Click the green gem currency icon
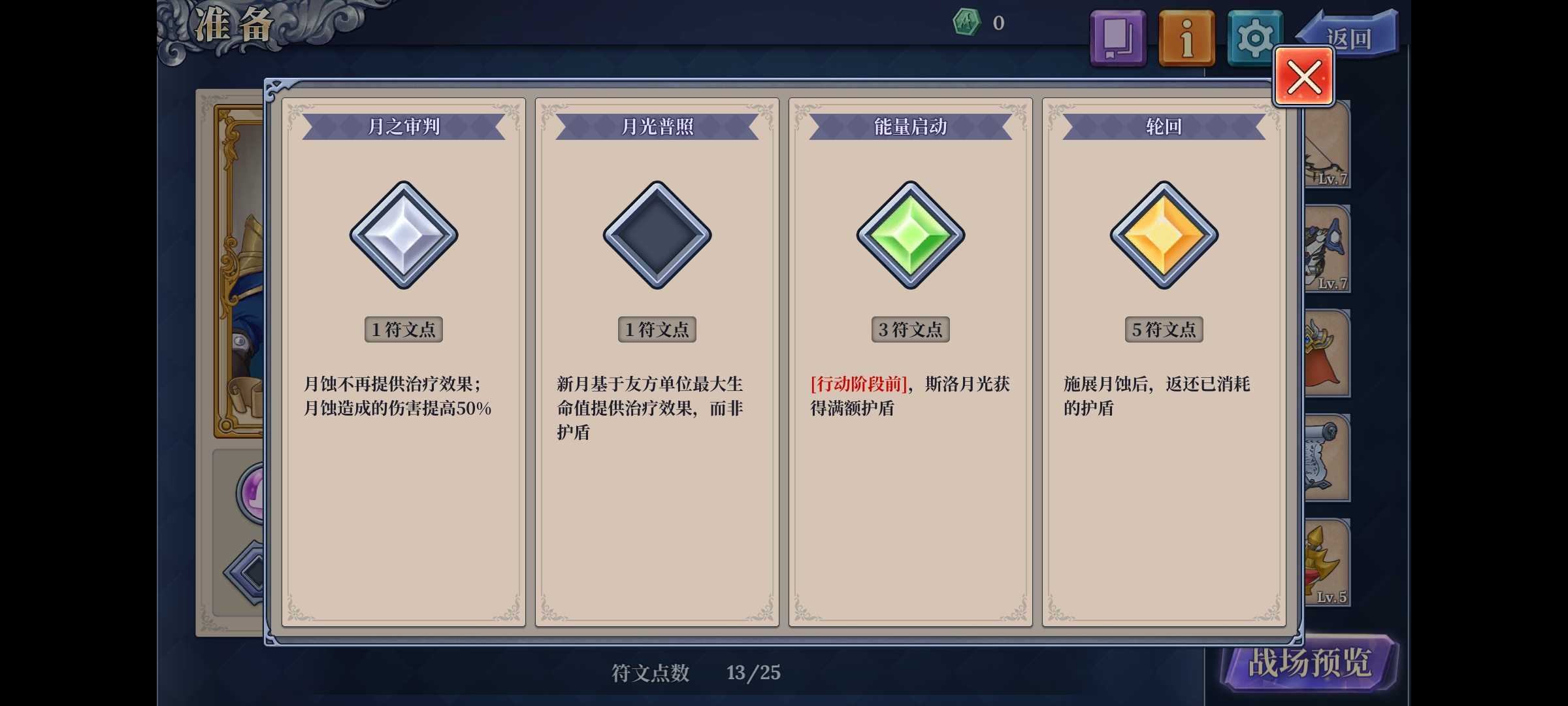The width and height of the screenshot is (1568, 706). coord(966,22)
